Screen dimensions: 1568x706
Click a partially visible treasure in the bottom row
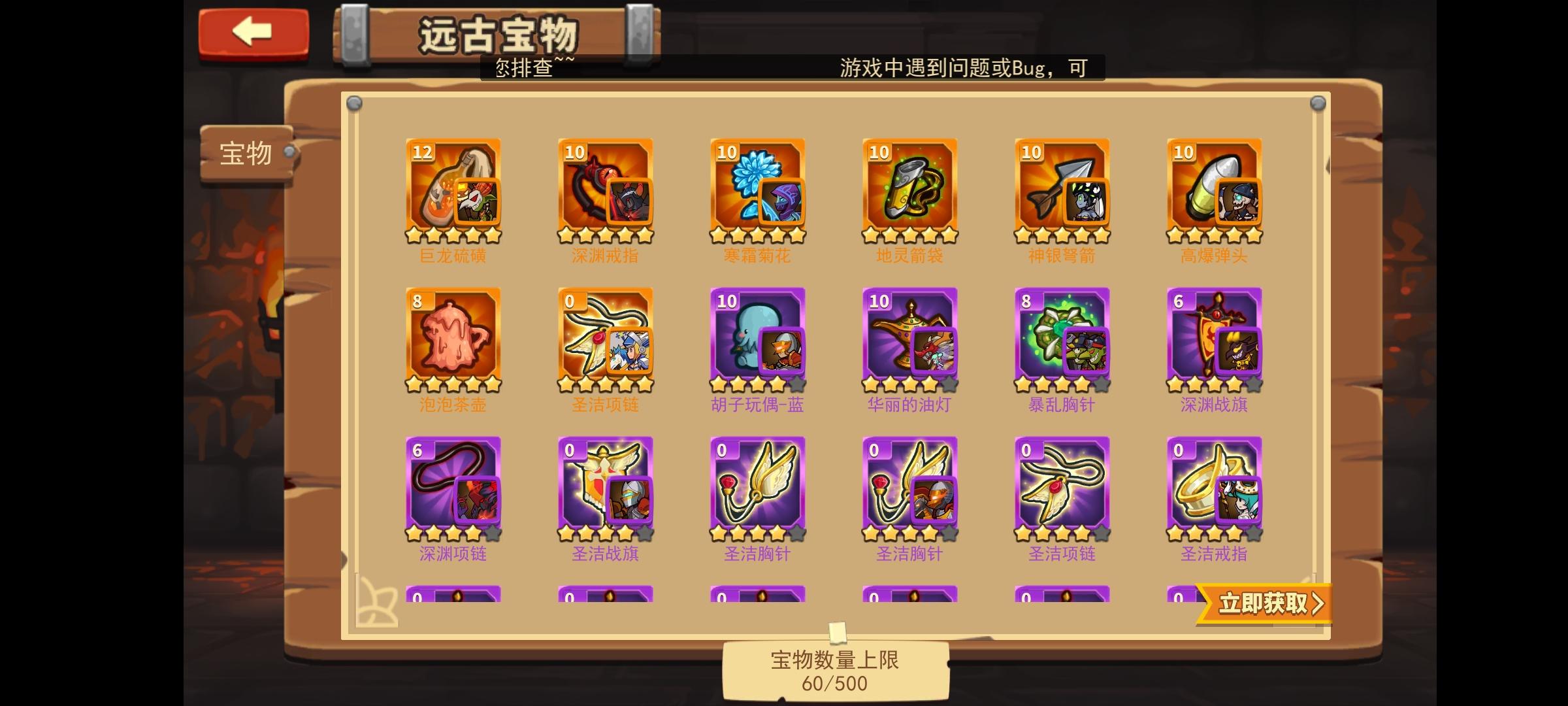coord(454,598)
